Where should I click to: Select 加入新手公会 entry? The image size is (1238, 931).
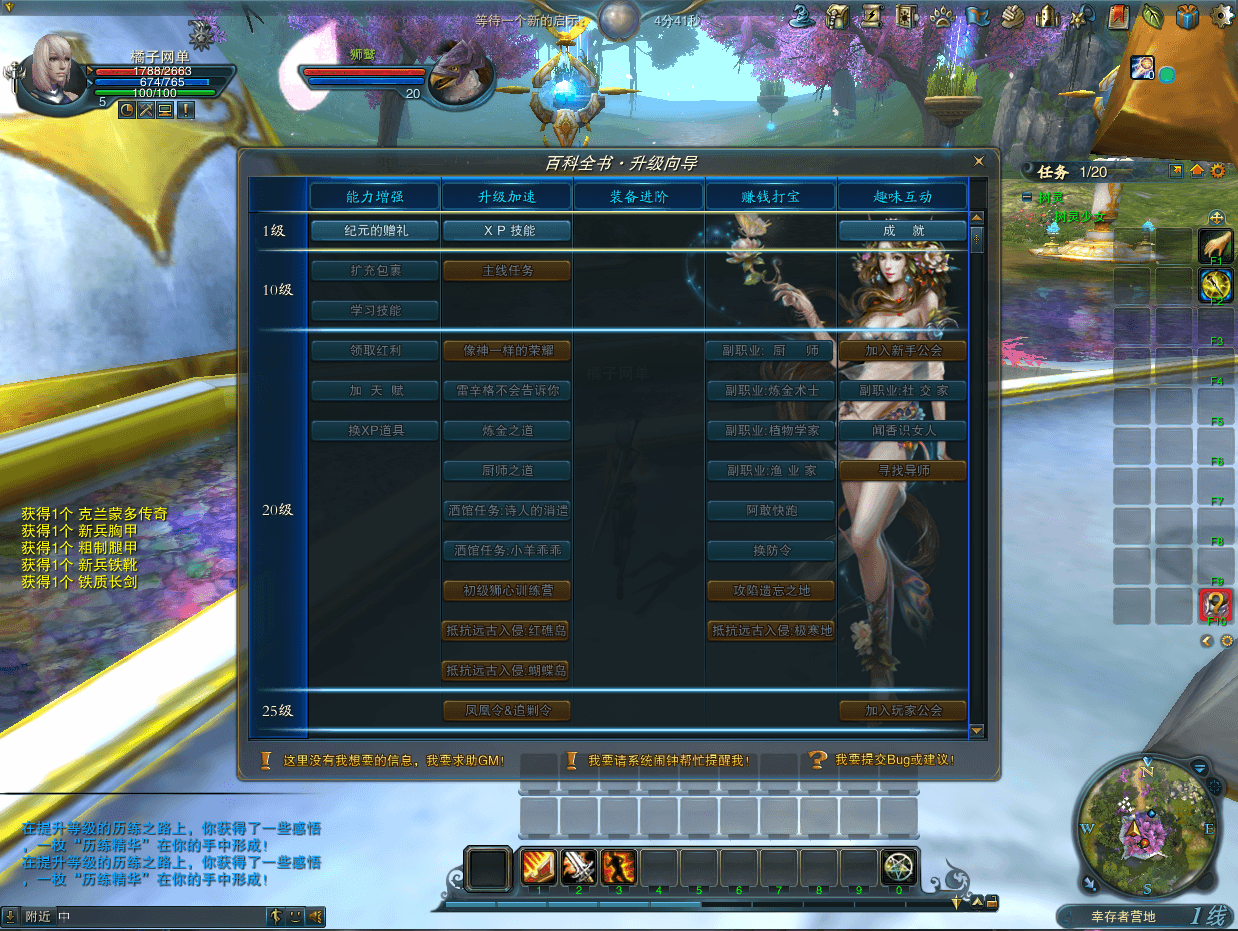(x=903, y=351)
